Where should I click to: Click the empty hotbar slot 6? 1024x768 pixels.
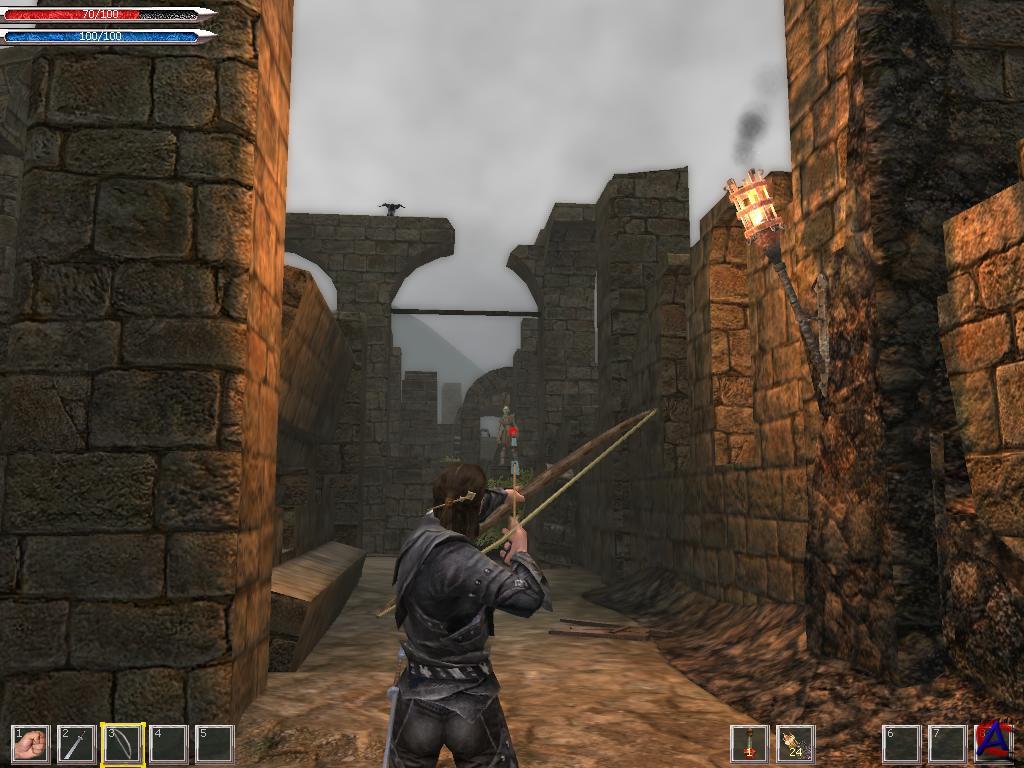(x=901, y=744)
